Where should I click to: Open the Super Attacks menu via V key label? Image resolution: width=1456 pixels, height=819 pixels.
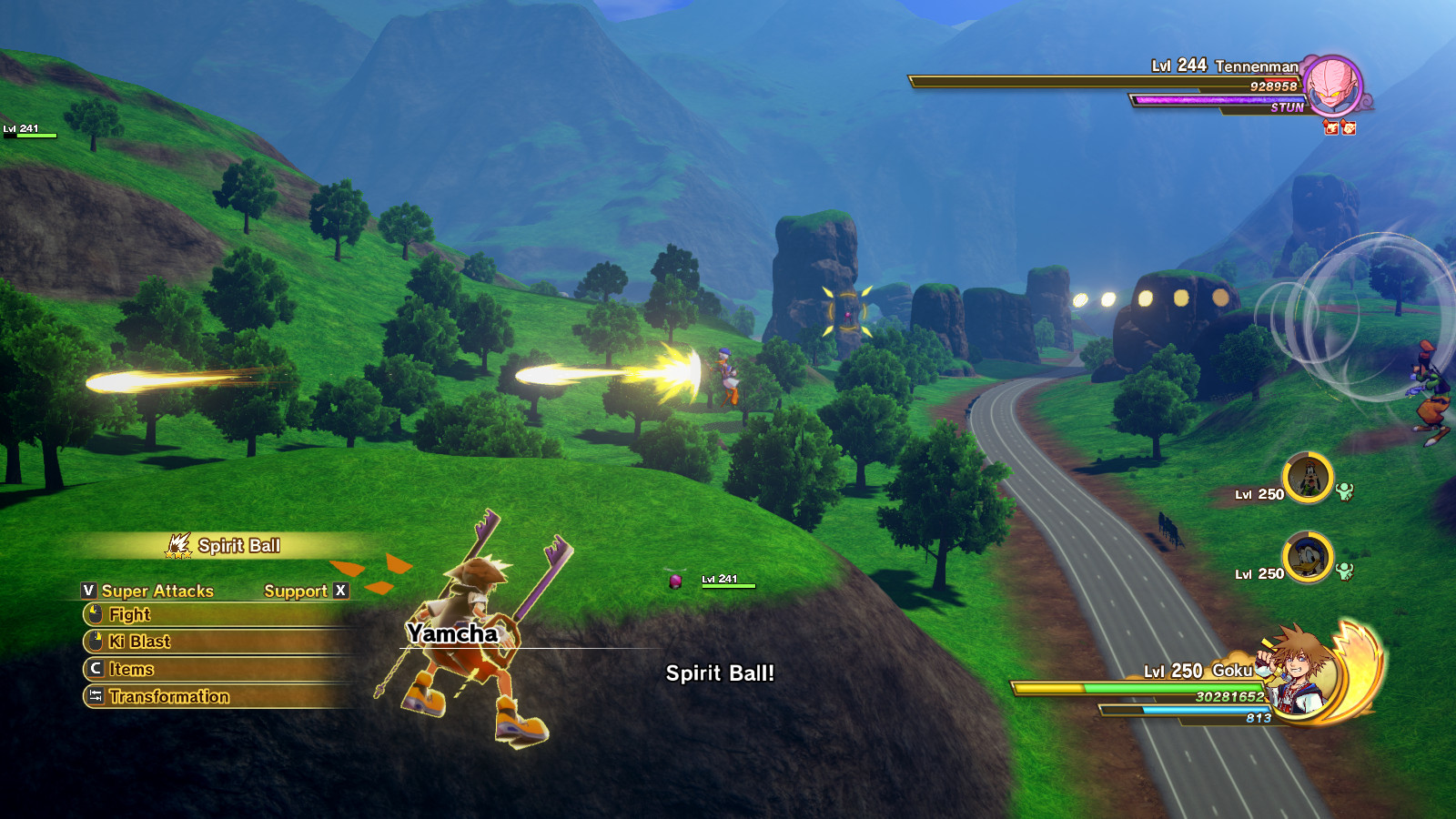click(x=88, y=591)
